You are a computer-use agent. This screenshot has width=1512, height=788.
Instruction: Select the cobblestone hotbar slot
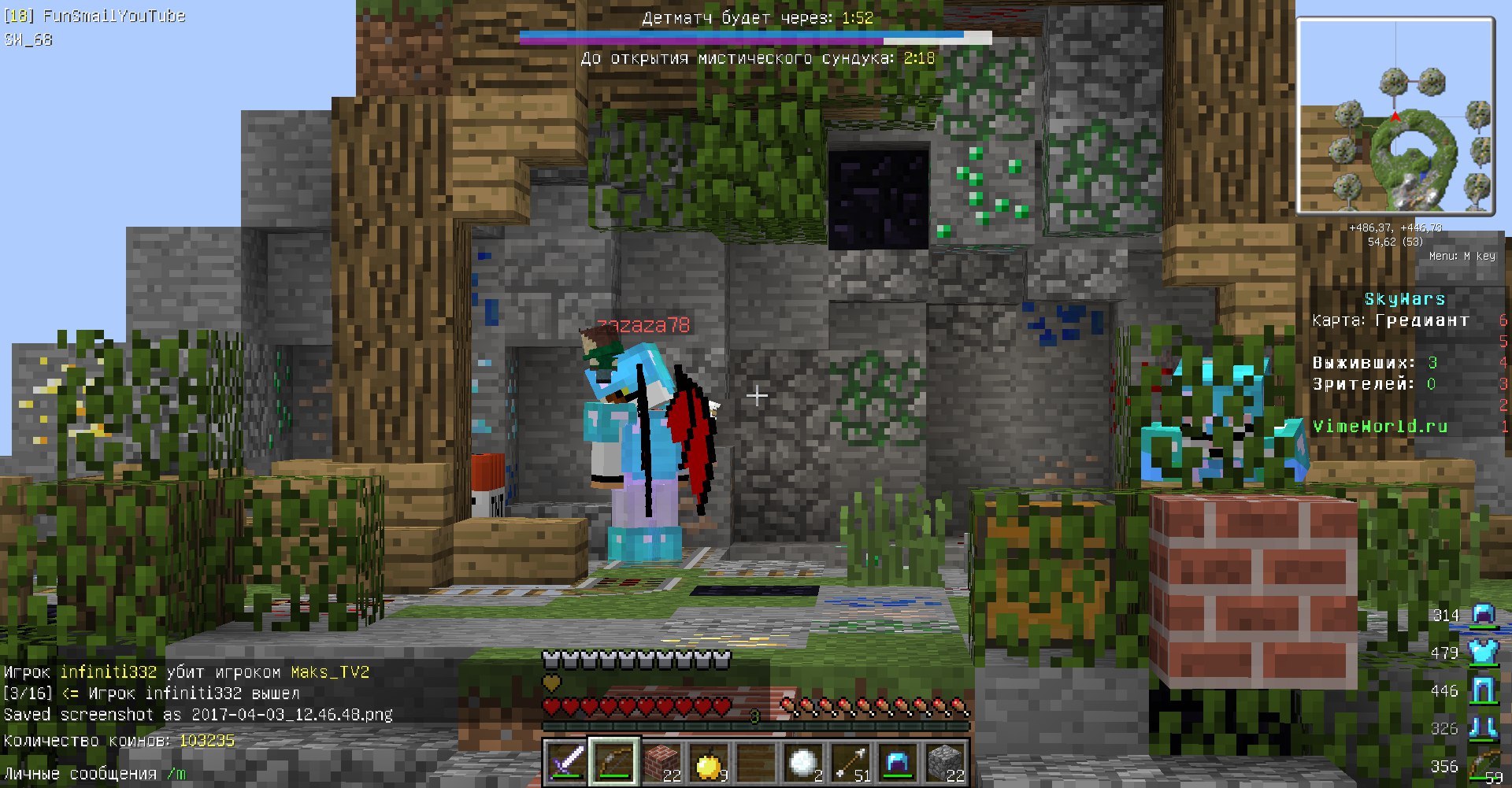pos(945,762)
